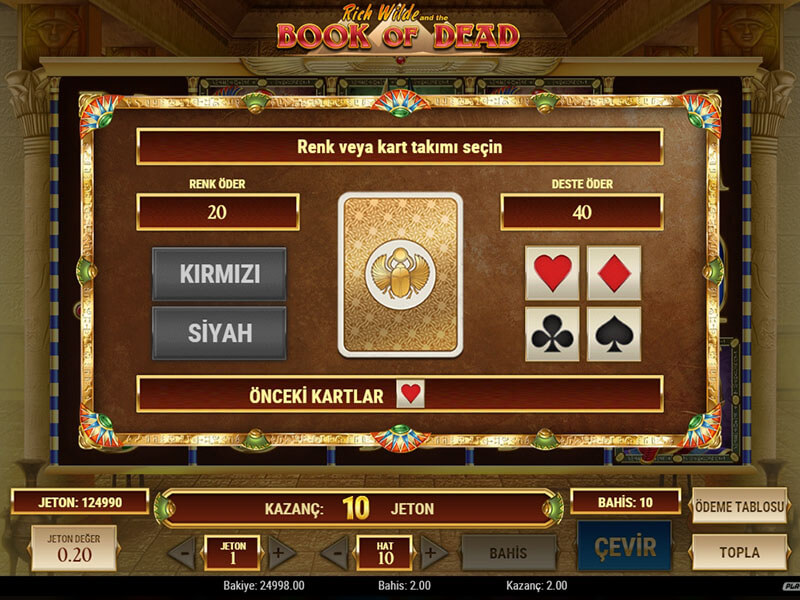Decrease the JETON coin count
This screenshot has height=600, width=800.
tap(181, 552)
